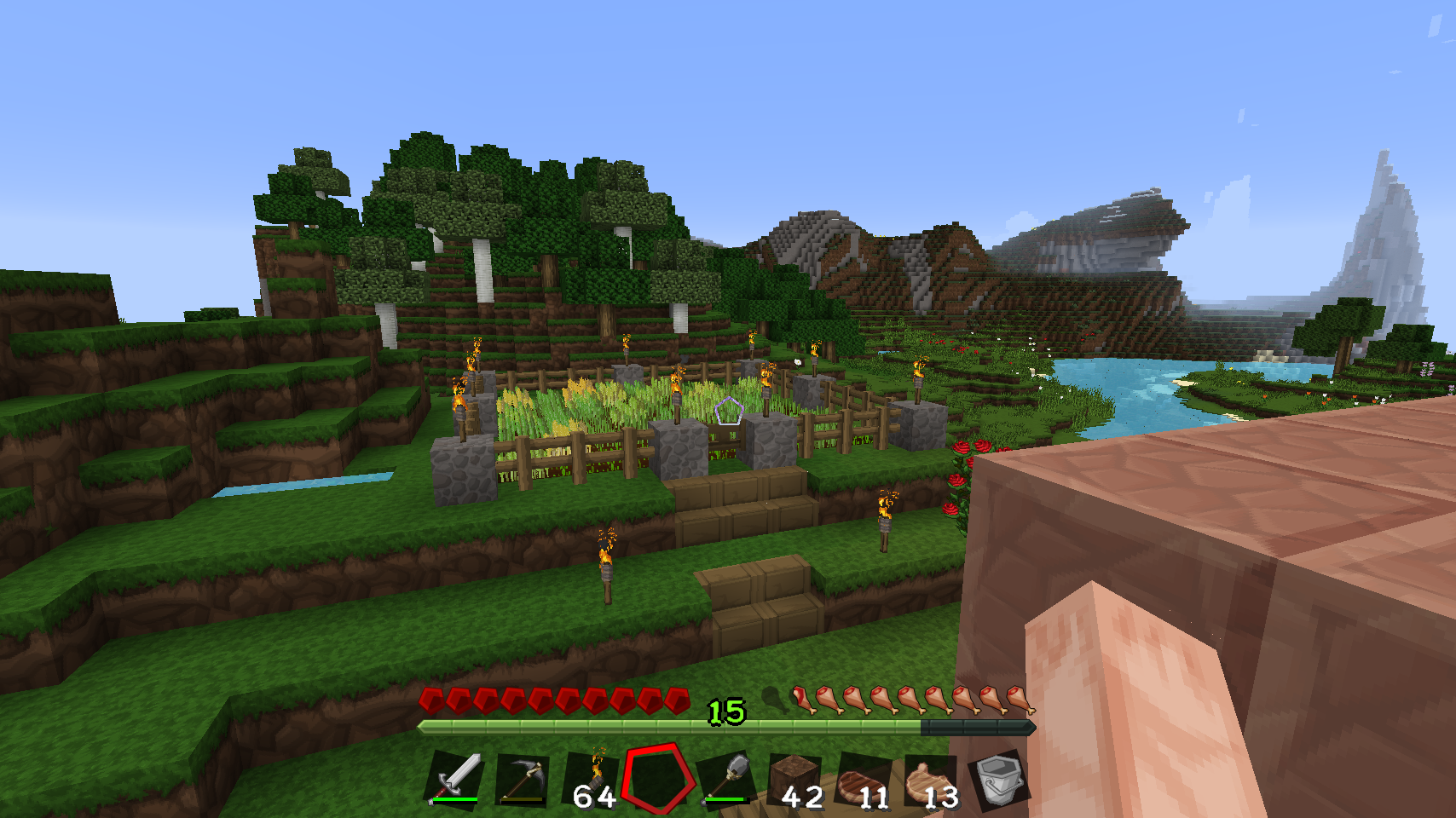Select the stack of 42 dirt blocks
Image resolution: width=1456 pixels, height=818 pixels.
795,781
